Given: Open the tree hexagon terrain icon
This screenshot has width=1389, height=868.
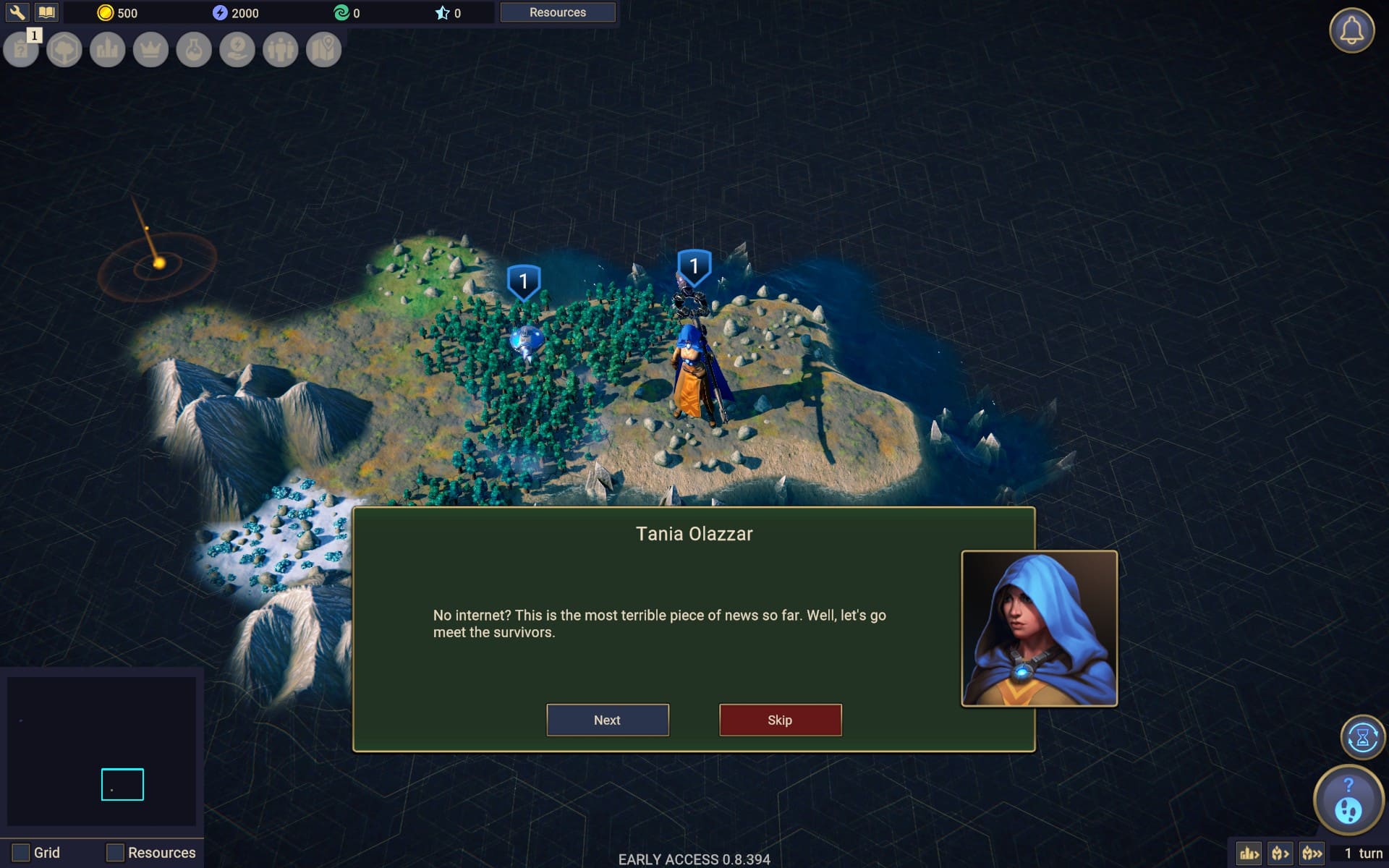Looking at the screenshot, I should point(64,50).
